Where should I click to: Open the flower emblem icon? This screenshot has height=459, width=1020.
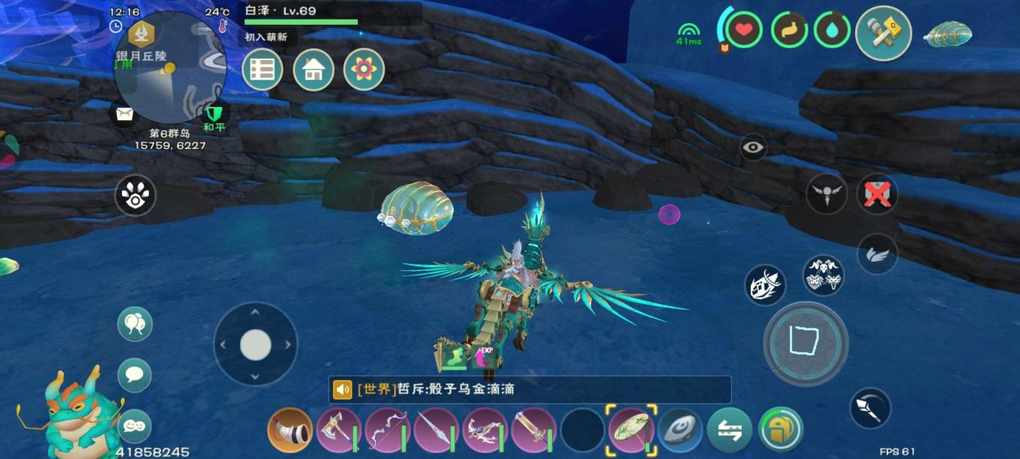[x=364, y=69]
